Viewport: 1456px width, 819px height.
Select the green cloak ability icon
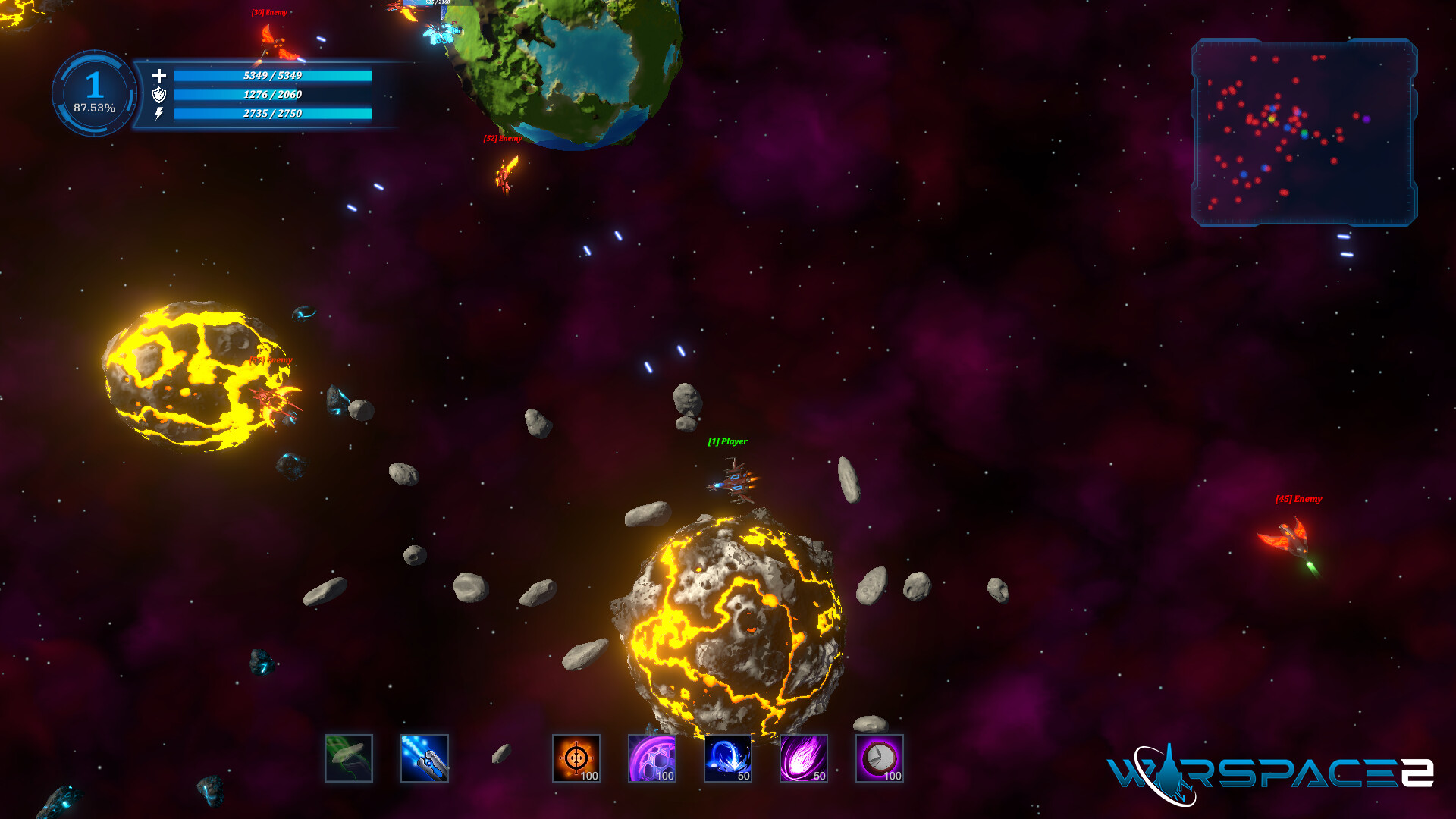pyautogui.click(x=349, y=759)
